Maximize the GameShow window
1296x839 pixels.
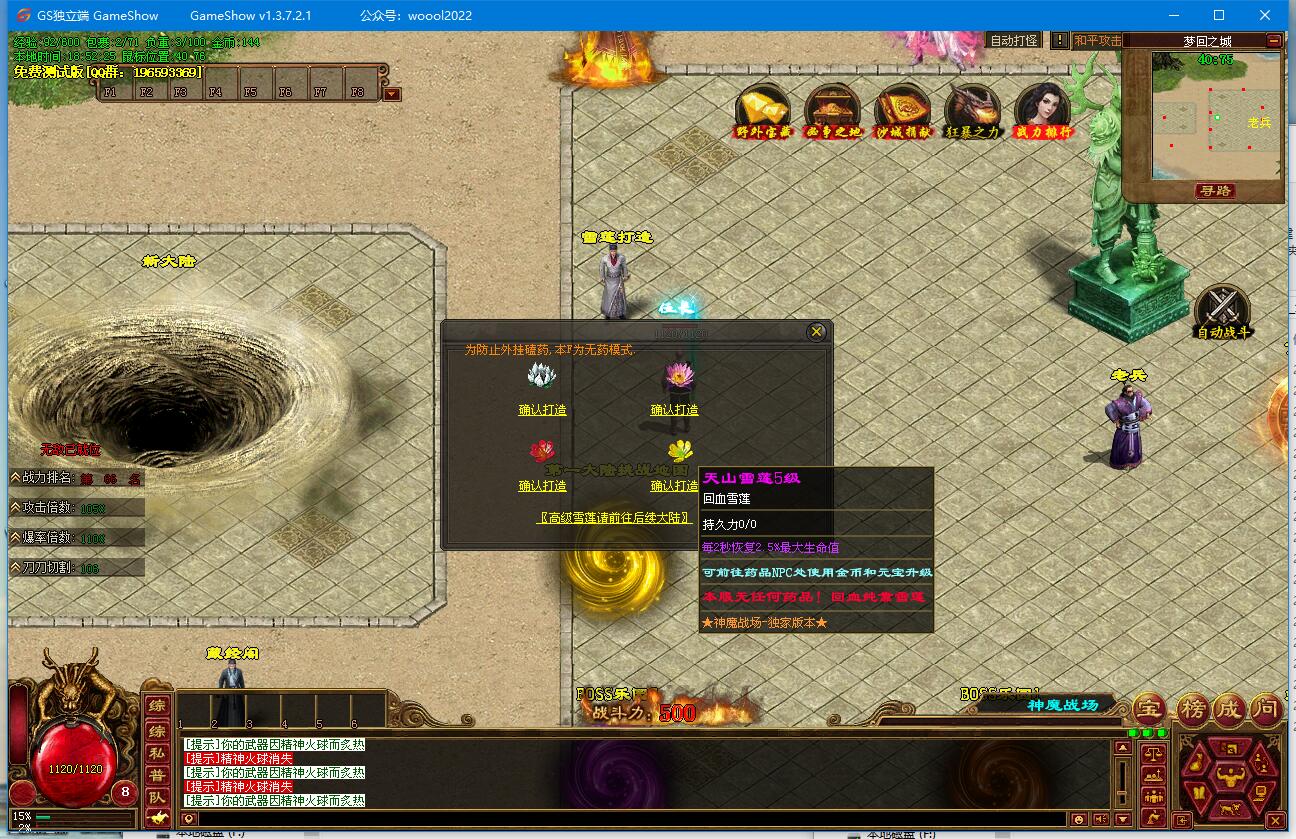1219,15
